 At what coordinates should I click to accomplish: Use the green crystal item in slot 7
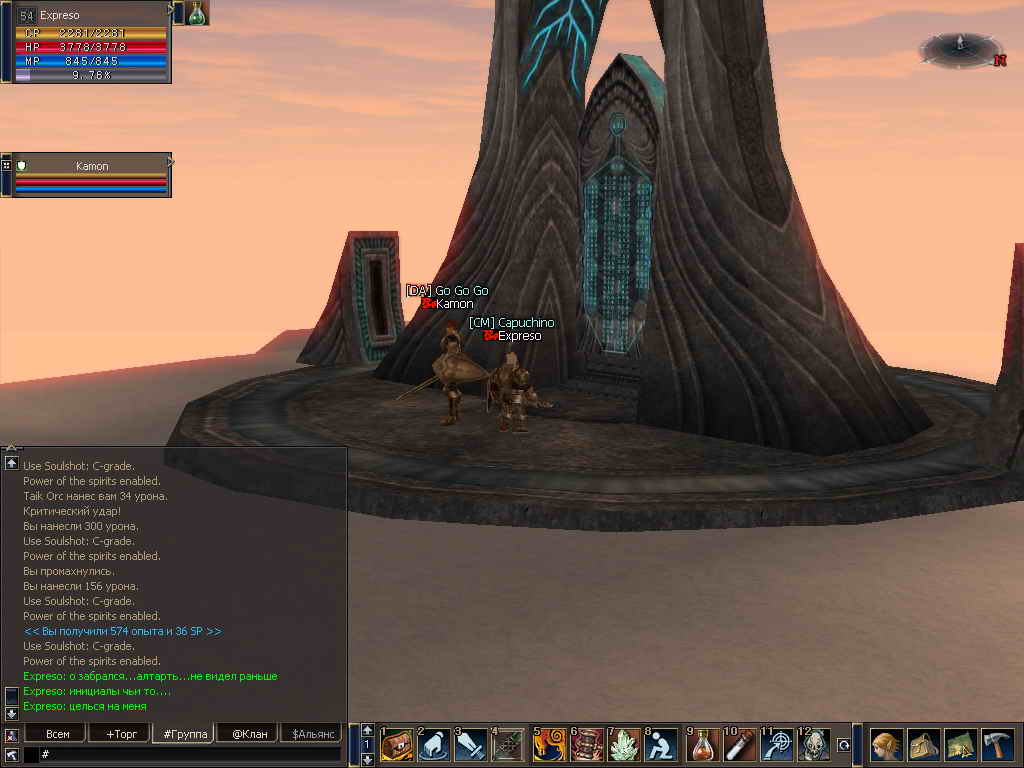(x=624, y=745)
